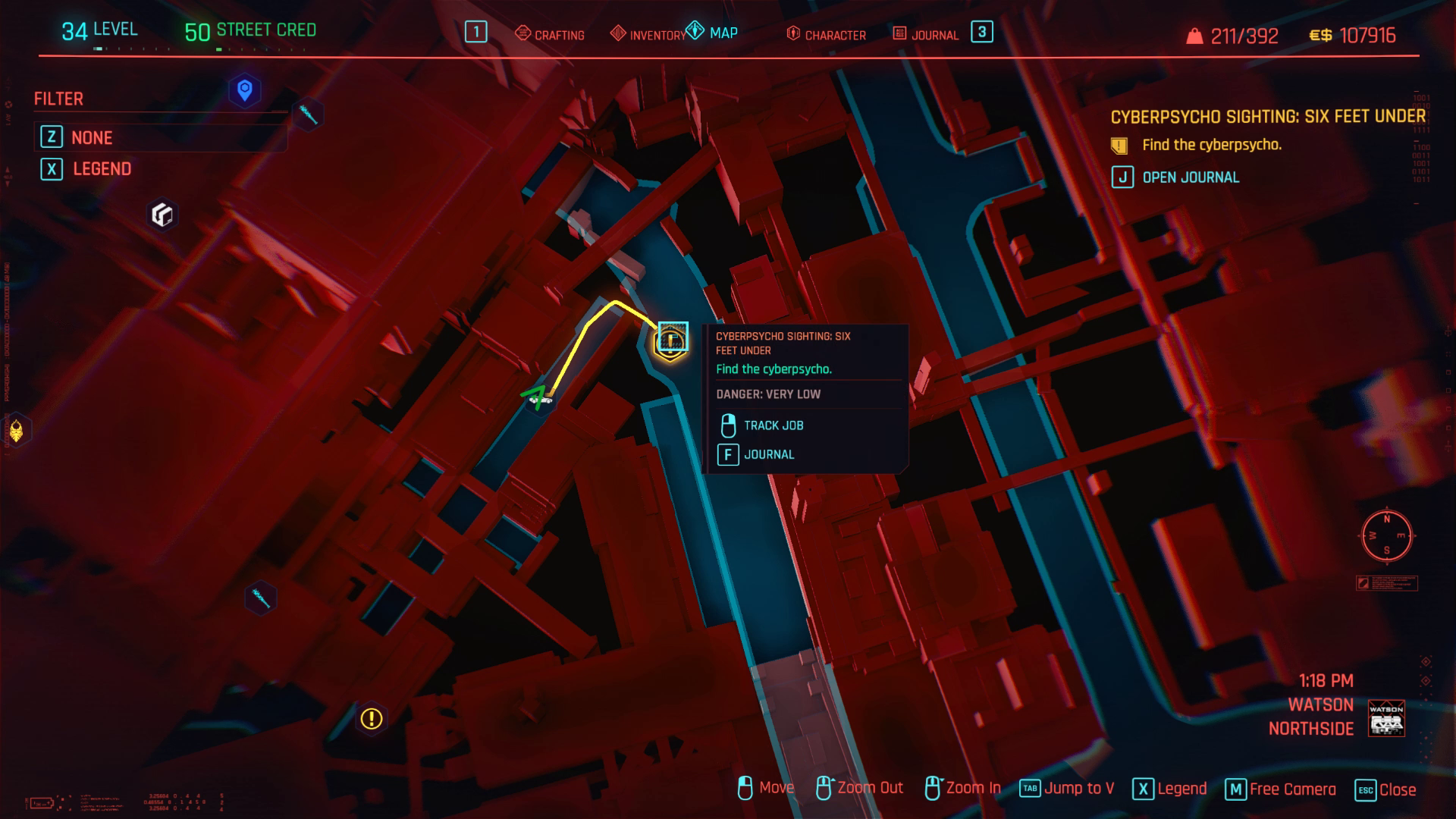
Task: Select the drop point box icon
Action: [162, 216]
